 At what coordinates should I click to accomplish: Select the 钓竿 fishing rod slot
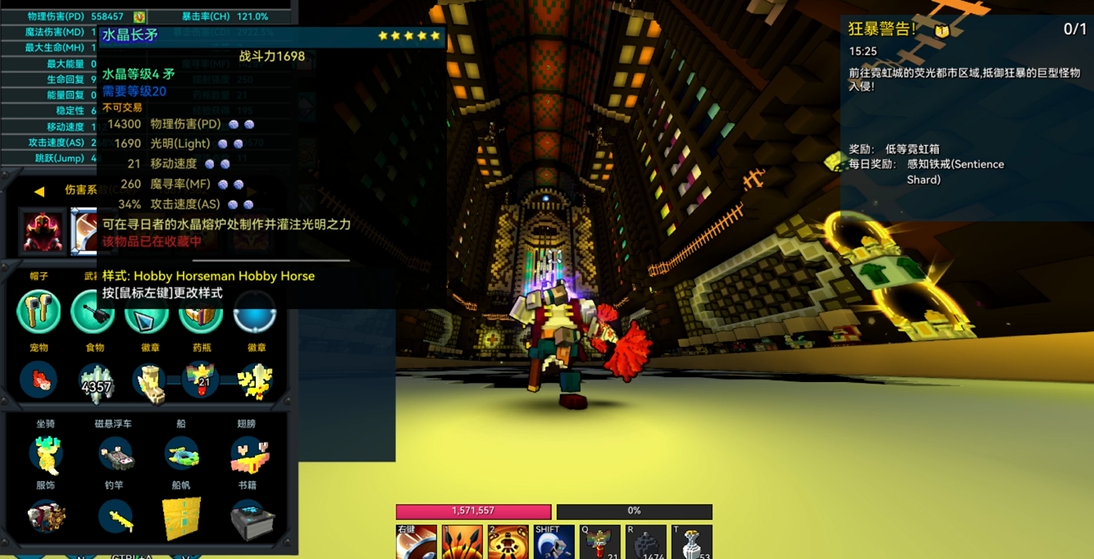115,518
